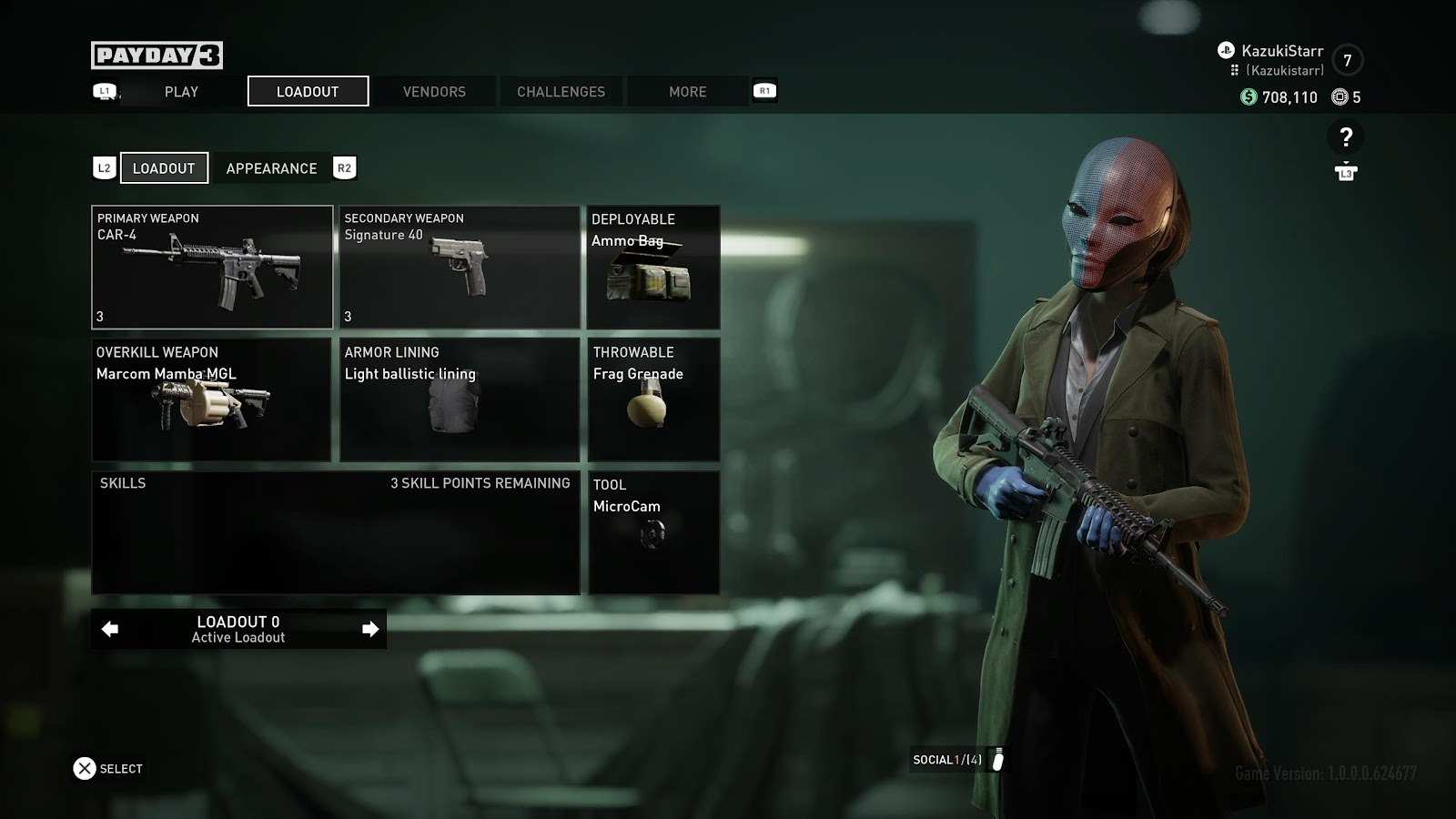This screenshot has width=1456, height=819.
Task: Cycle to next loadout with right arrow
Action: click(370, 629)
